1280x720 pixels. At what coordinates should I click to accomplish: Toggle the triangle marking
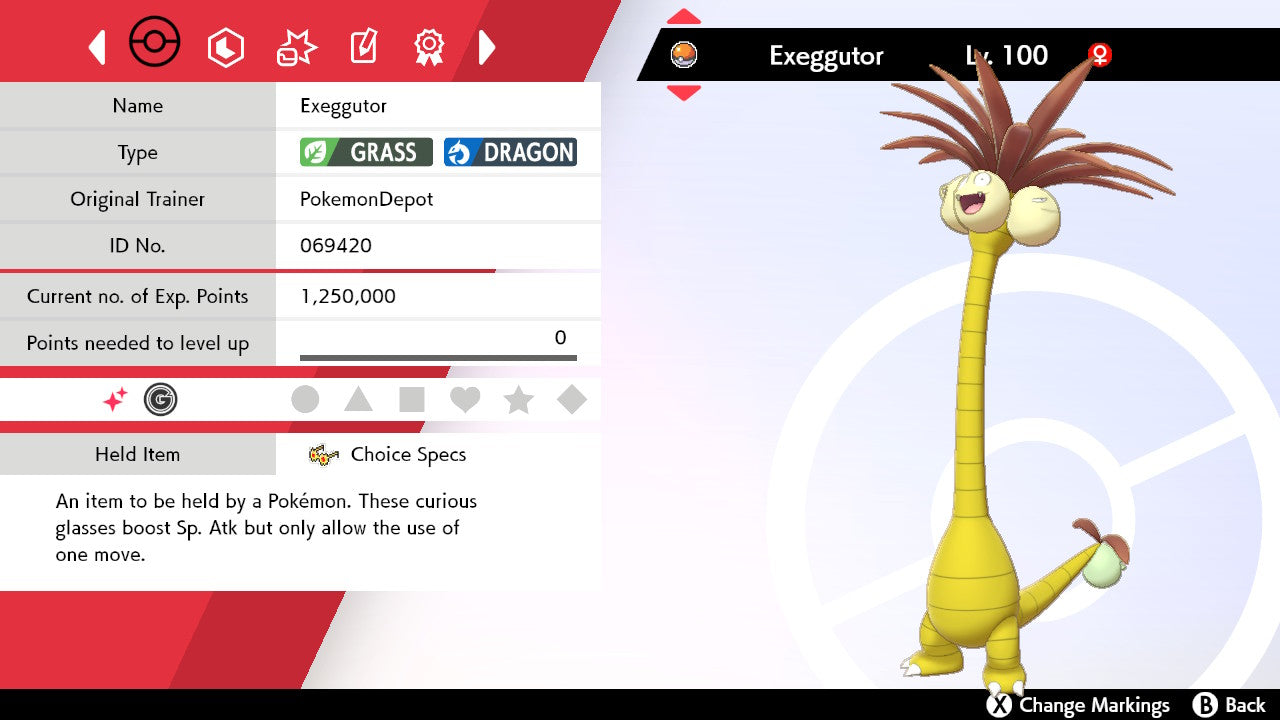358,400
